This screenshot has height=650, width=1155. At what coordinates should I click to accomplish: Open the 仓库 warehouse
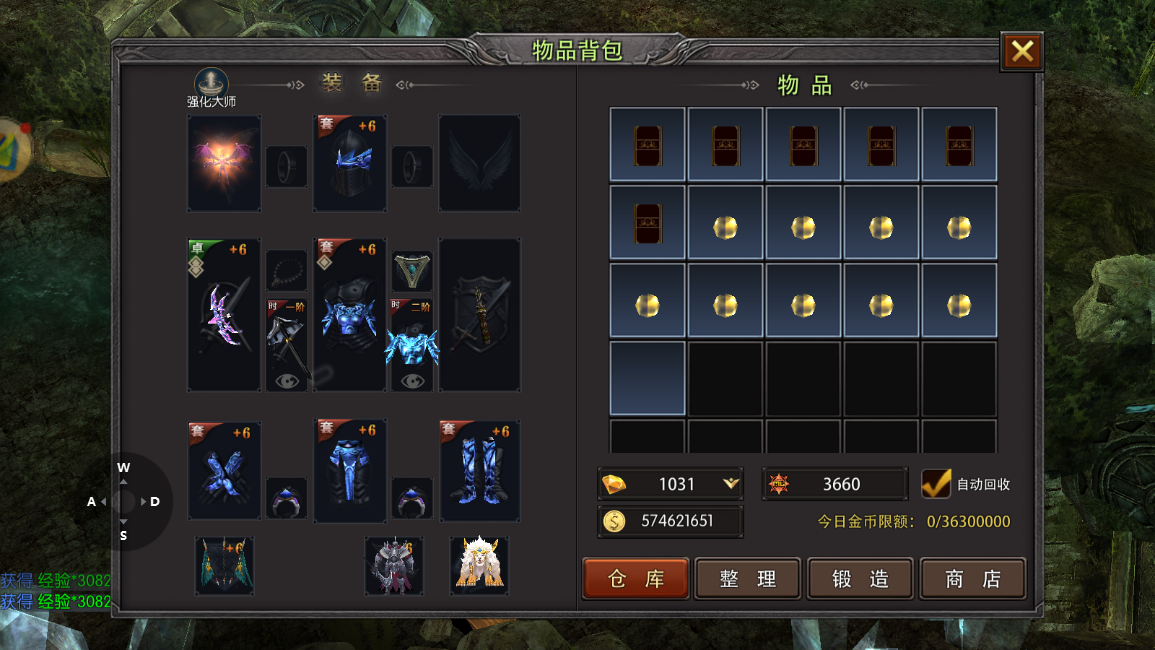(636, 579)
